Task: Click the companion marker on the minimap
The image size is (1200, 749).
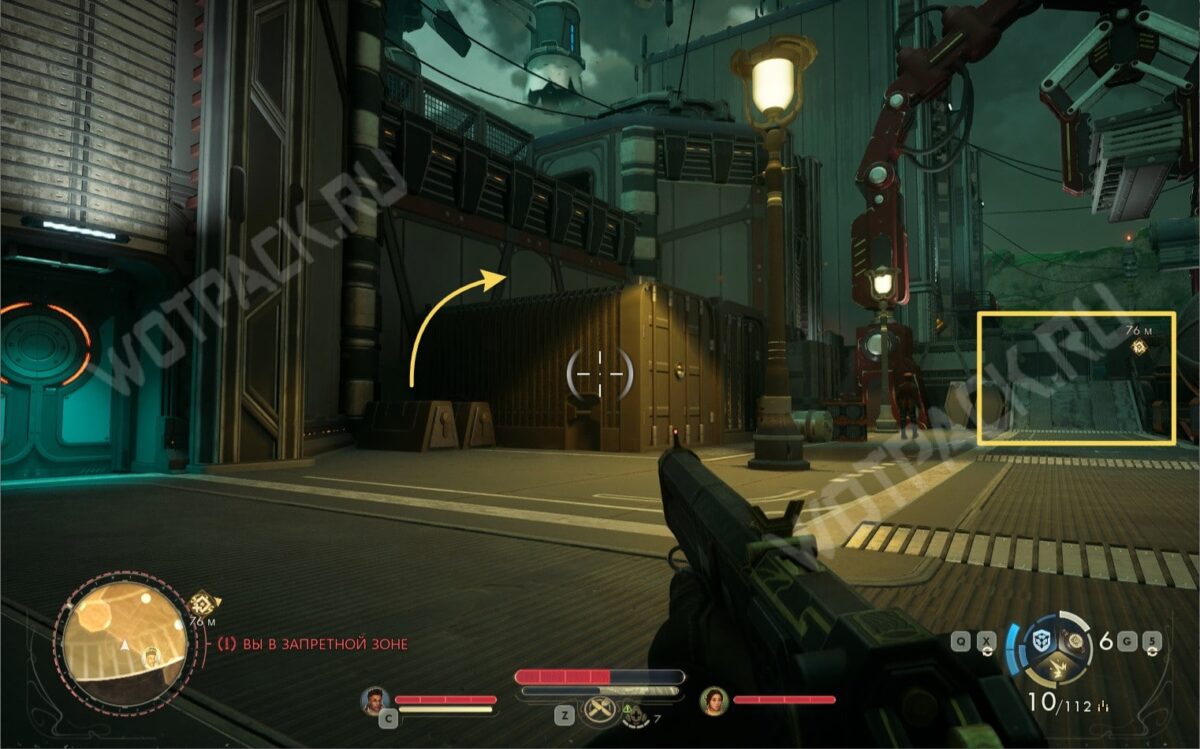Action: click(x=151, y=656)
